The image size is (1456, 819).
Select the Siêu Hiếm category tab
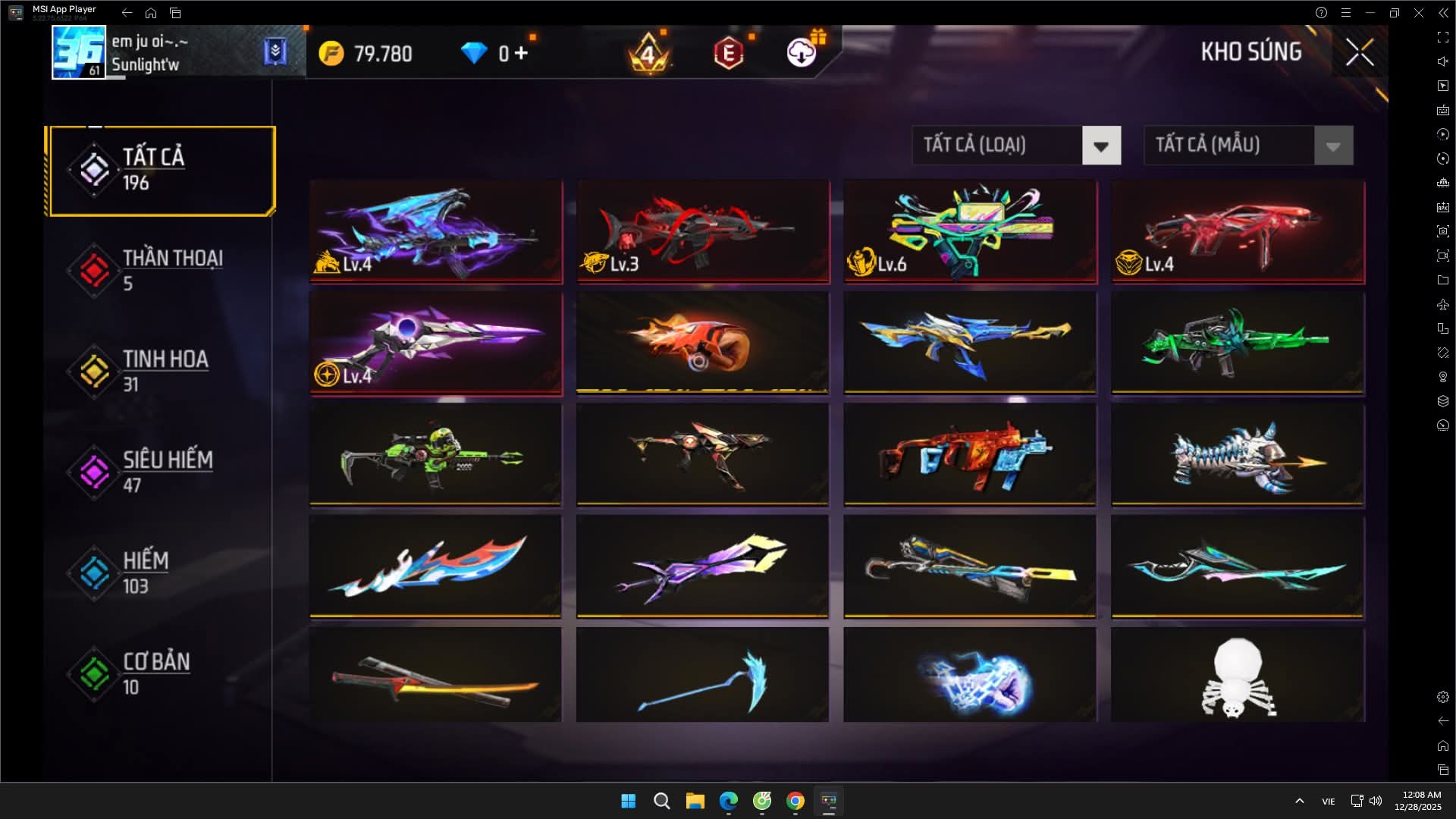pos(160,472)
